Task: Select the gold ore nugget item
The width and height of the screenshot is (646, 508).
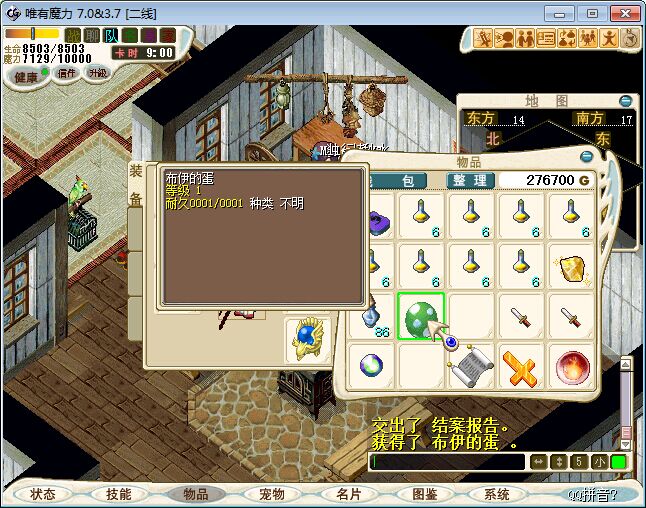Action: [x=572, y=268]
